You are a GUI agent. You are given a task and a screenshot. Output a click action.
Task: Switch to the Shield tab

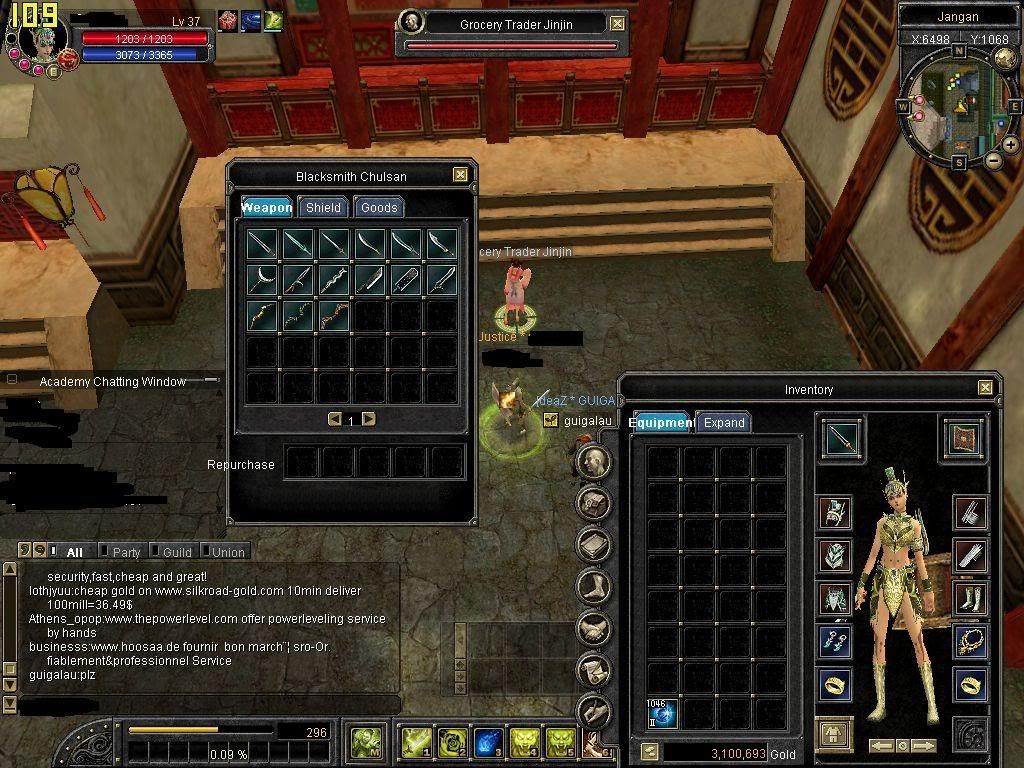[323, 207]
